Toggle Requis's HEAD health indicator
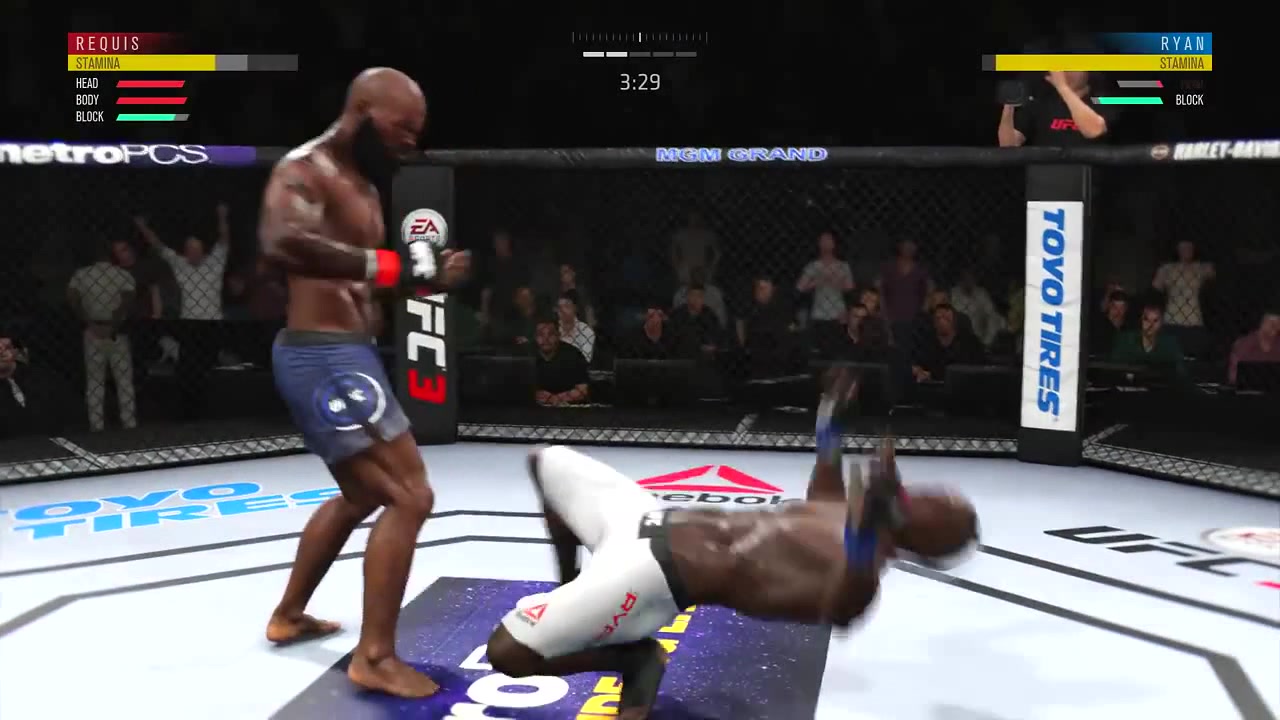This screenshot has height=720, width=1280. (x=150, y=83)
